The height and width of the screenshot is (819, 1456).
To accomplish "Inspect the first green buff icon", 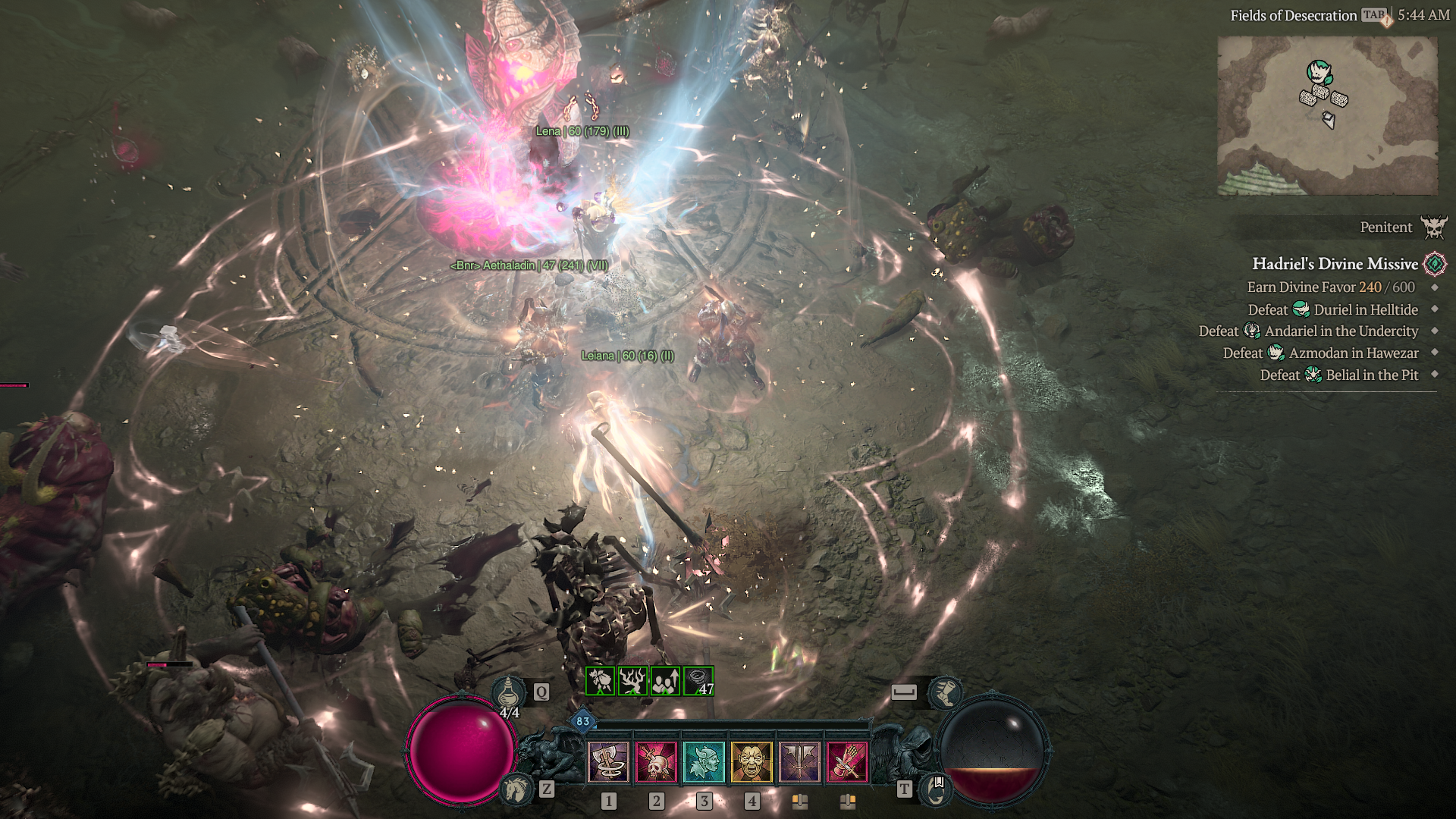I will coord(600,681).
